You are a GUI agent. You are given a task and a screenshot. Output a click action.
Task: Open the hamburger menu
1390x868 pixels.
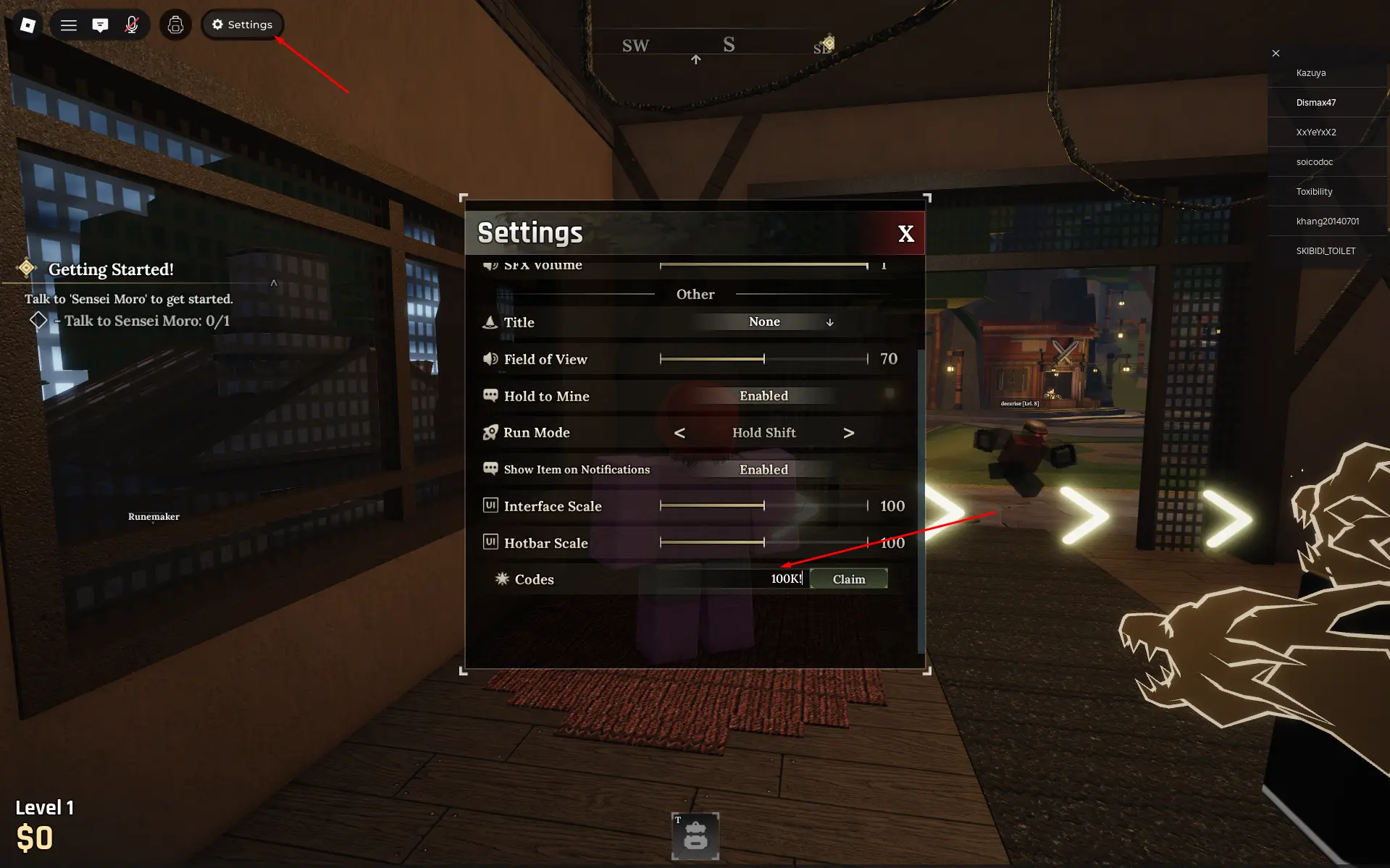point(69,24)
